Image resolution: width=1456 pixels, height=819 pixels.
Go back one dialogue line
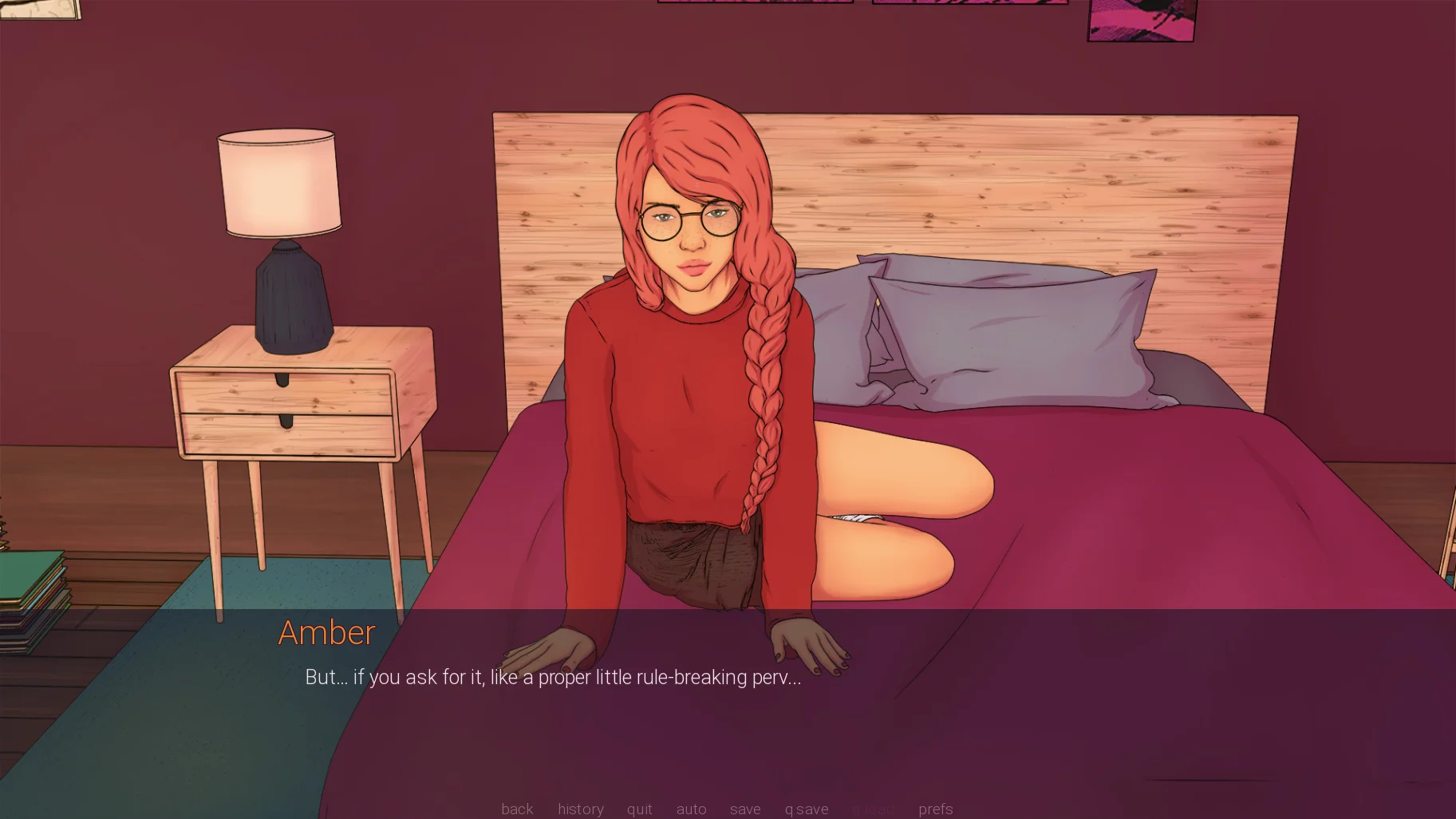pyautogui.click(x=517, y=809)
